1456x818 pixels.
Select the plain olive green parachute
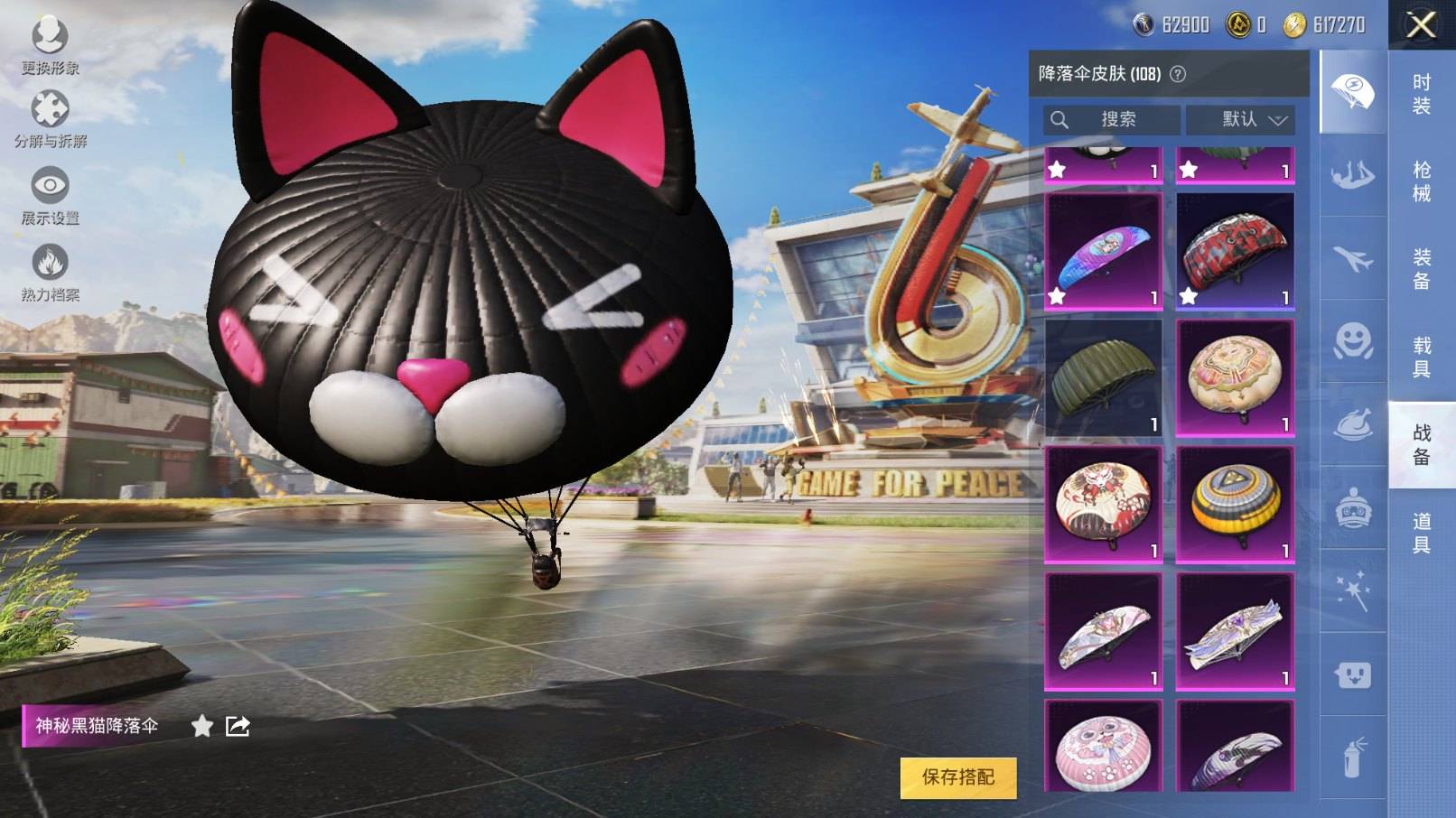point(1103,378)
